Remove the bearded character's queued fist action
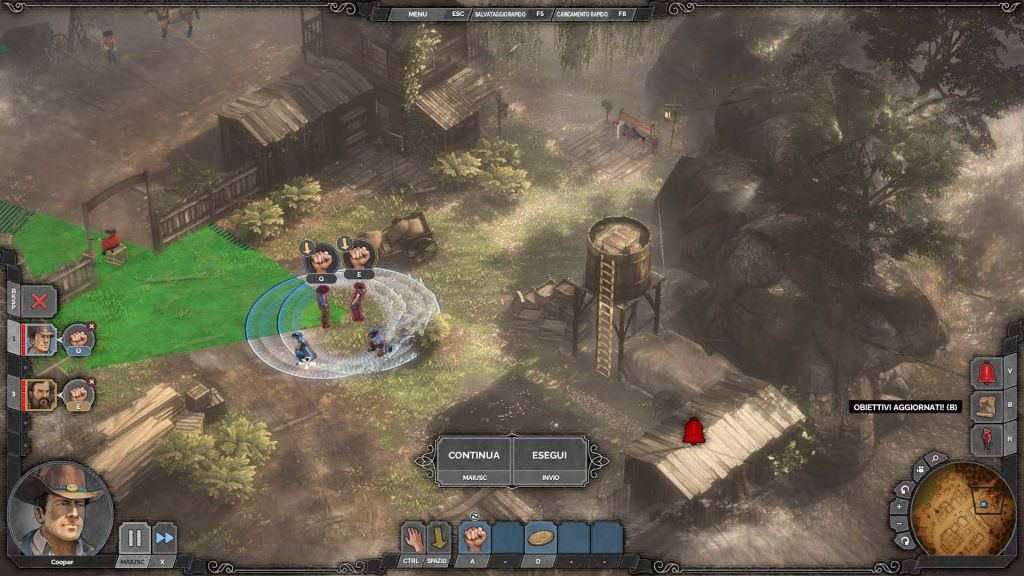The image size is (1024, 576). click(92, 381)
